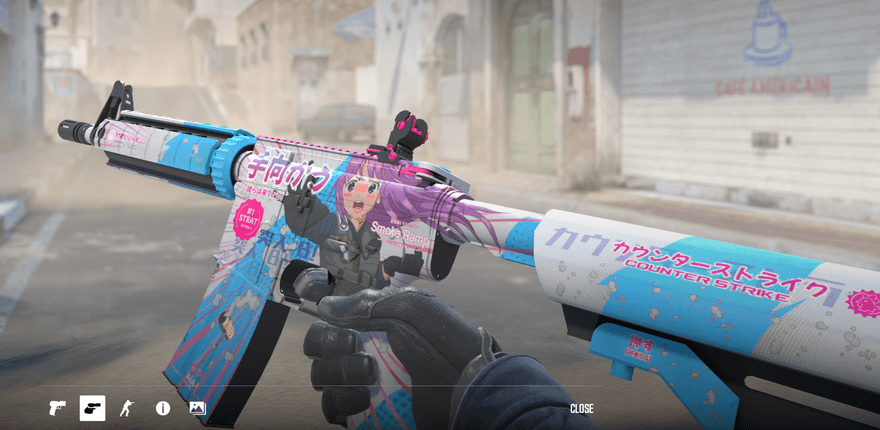
Task: Click the picture scenery icon
Action: point(197,408)
